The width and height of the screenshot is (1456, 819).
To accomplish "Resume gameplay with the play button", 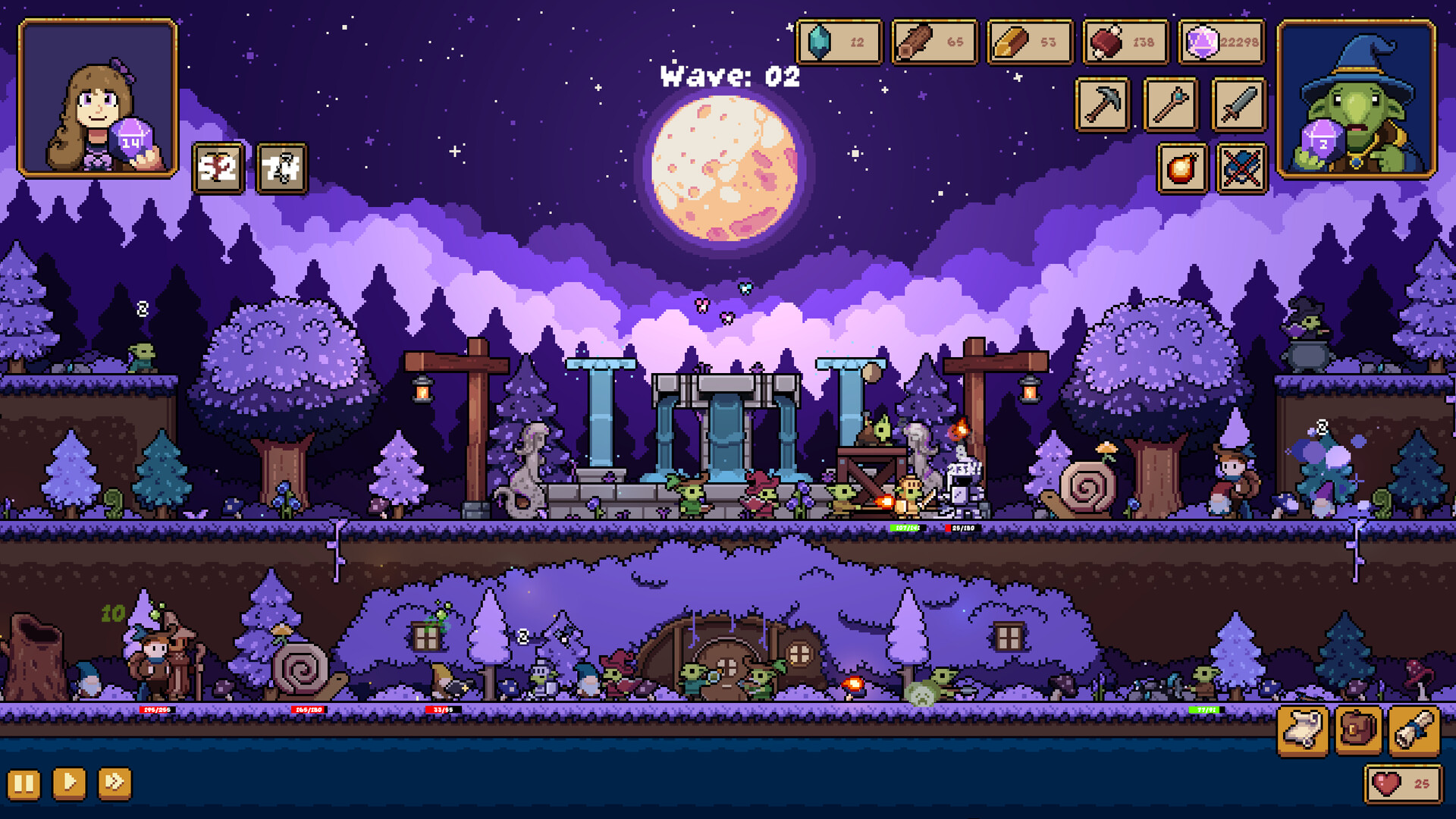I will click(70, 785).
